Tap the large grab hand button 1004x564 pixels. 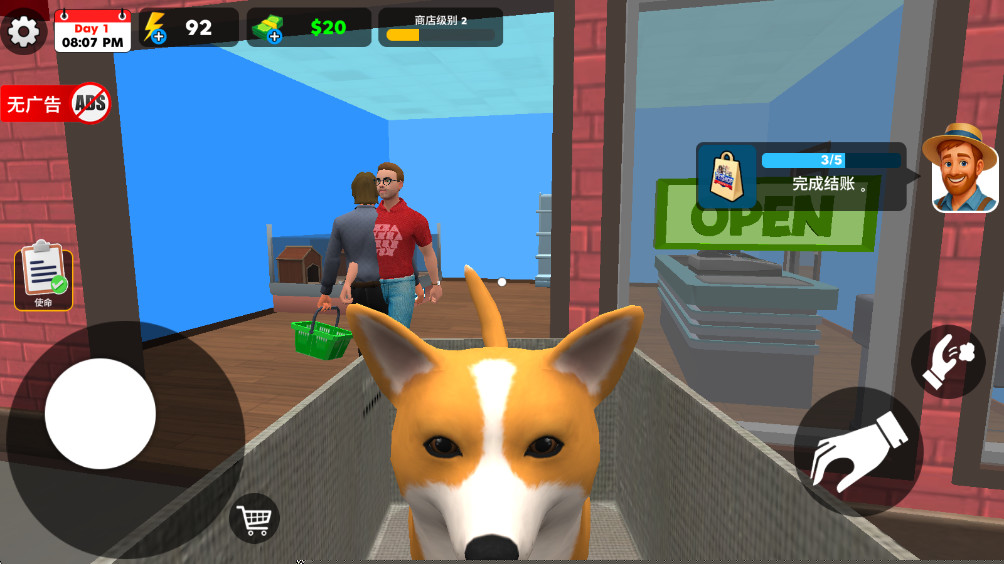pos(858,451)
